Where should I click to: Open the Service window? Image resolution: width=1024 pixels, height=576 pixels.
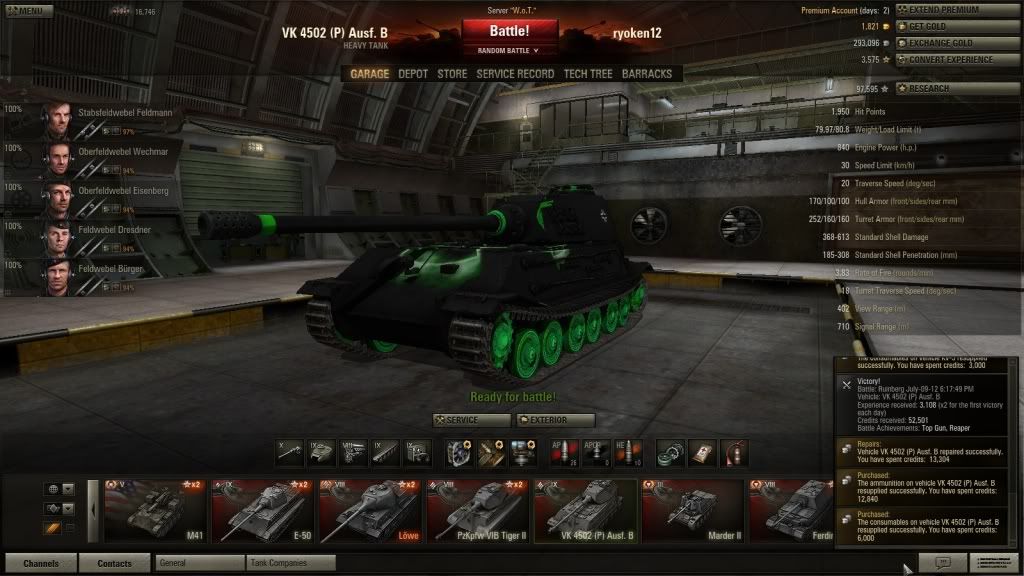472,420
